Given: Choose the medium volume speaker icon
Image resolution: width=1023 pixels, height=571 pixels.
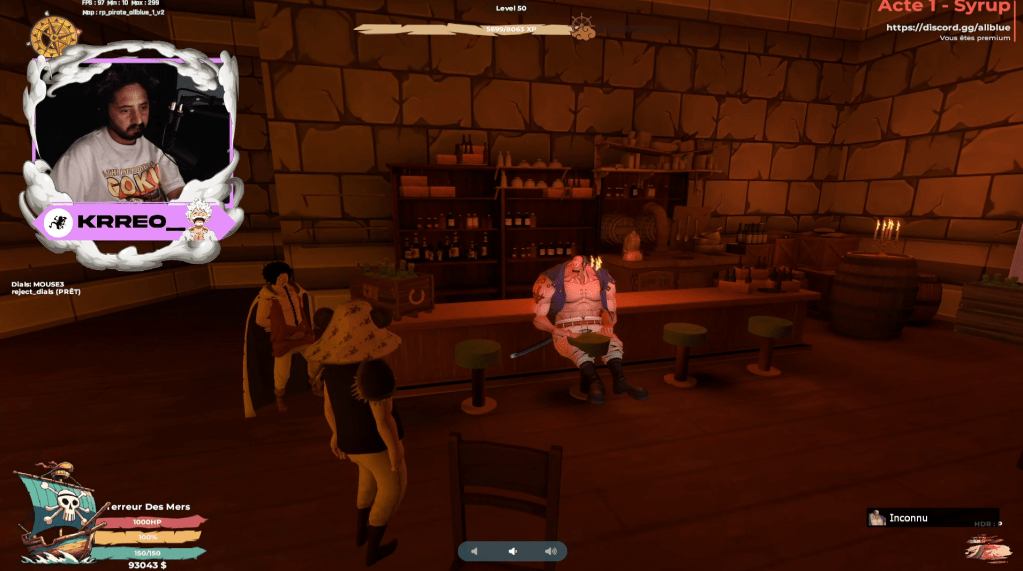Looking at the screenshot, I should click(x=512, y=551).
